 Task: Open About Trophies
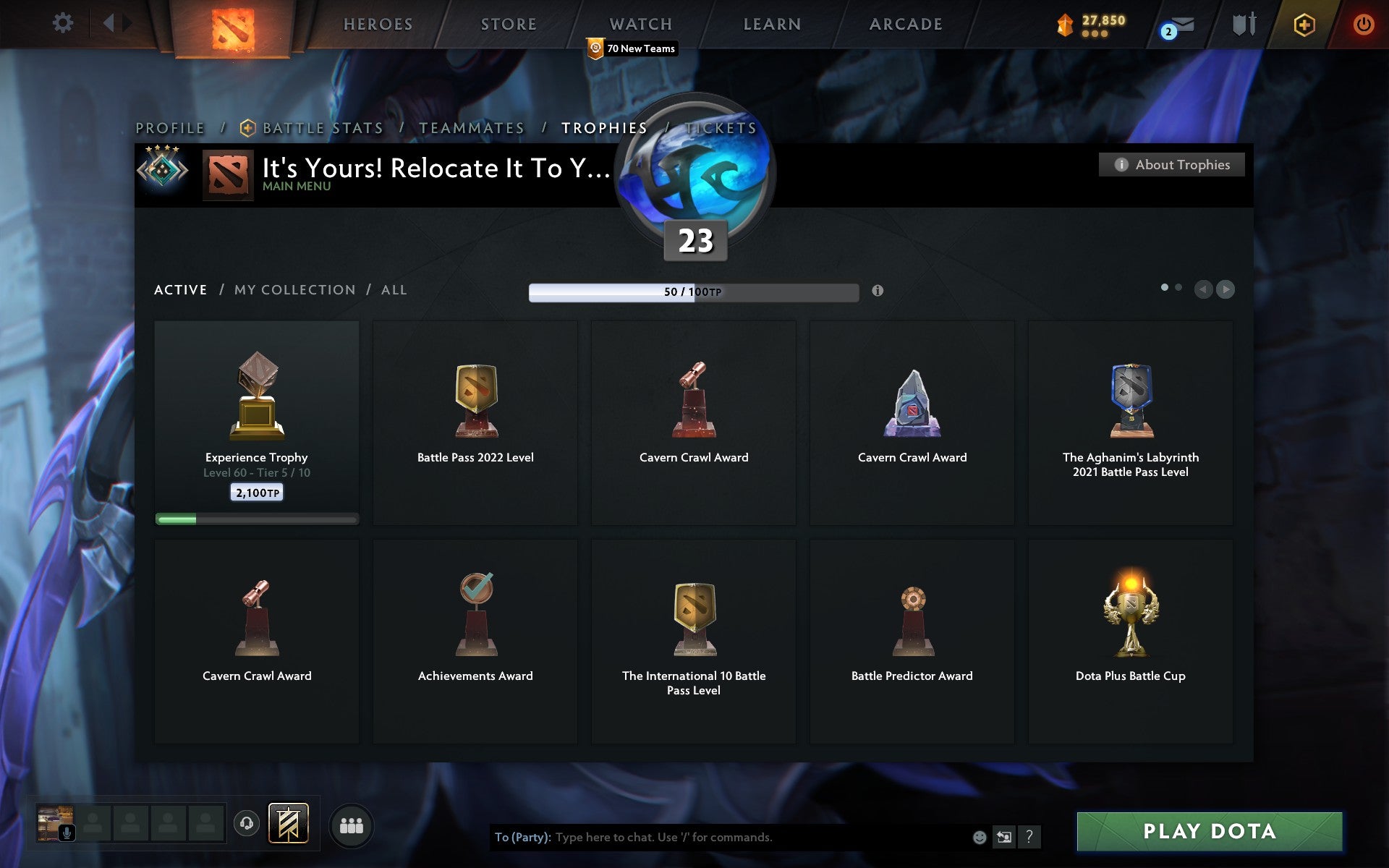pos(1171,164)
